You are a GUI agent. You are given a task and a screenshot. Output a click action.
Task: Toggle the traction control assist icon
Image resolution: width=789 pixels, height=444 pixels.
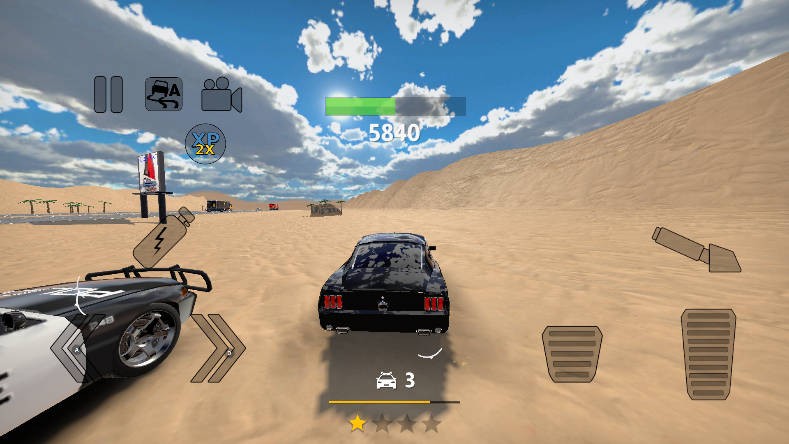164,94
